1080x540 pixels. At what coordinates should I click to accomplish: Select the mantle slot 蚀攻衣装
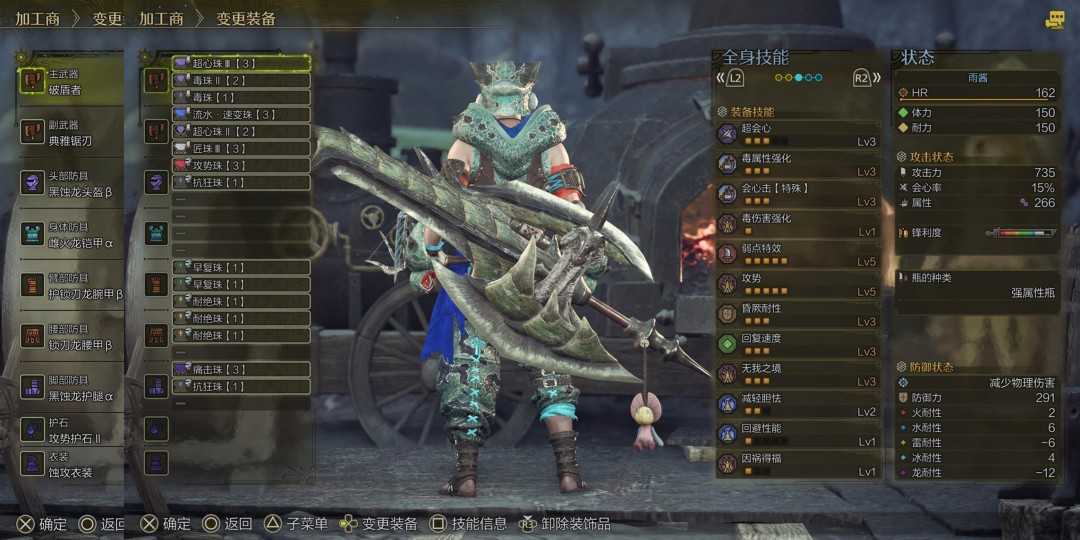(x=70, y=464)
